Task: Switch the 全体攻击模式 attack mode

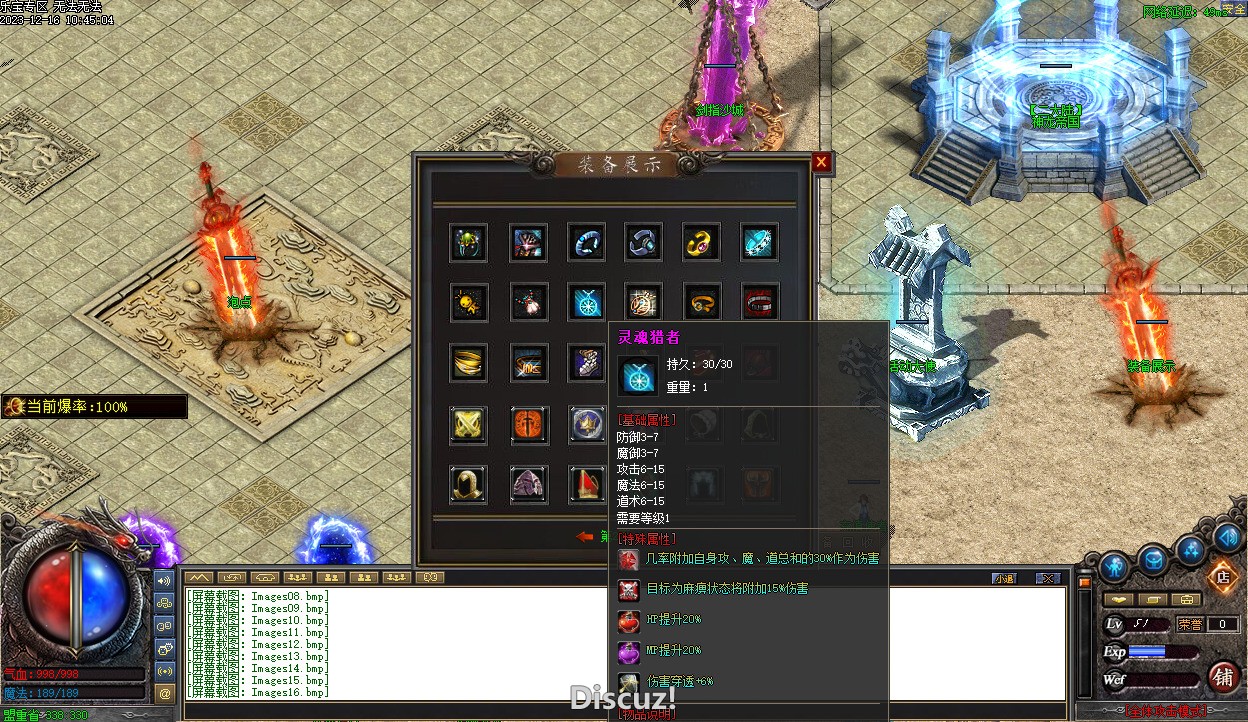Action: coord(1164,711)
